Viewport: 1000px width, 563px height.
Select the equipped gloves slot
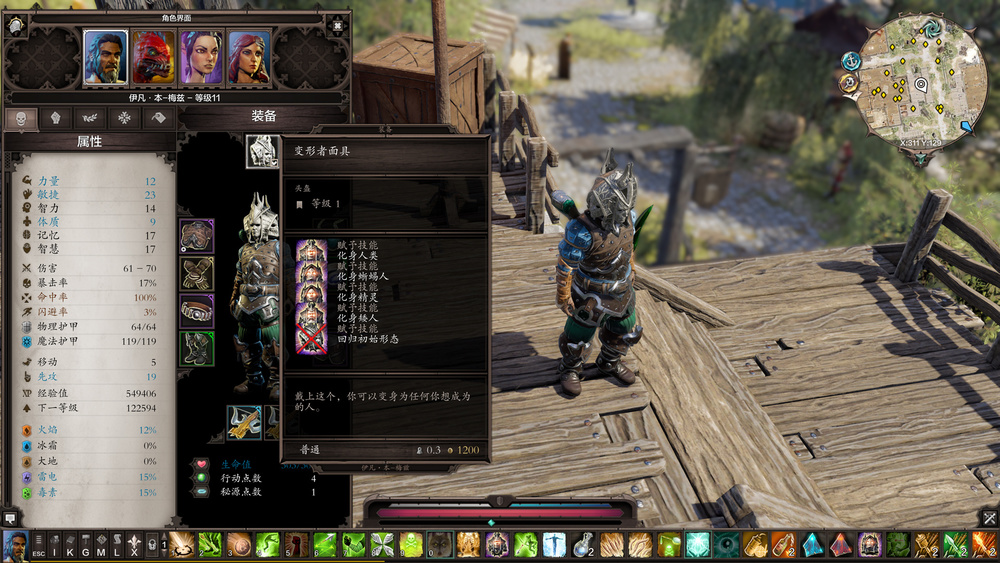point(197,273)
